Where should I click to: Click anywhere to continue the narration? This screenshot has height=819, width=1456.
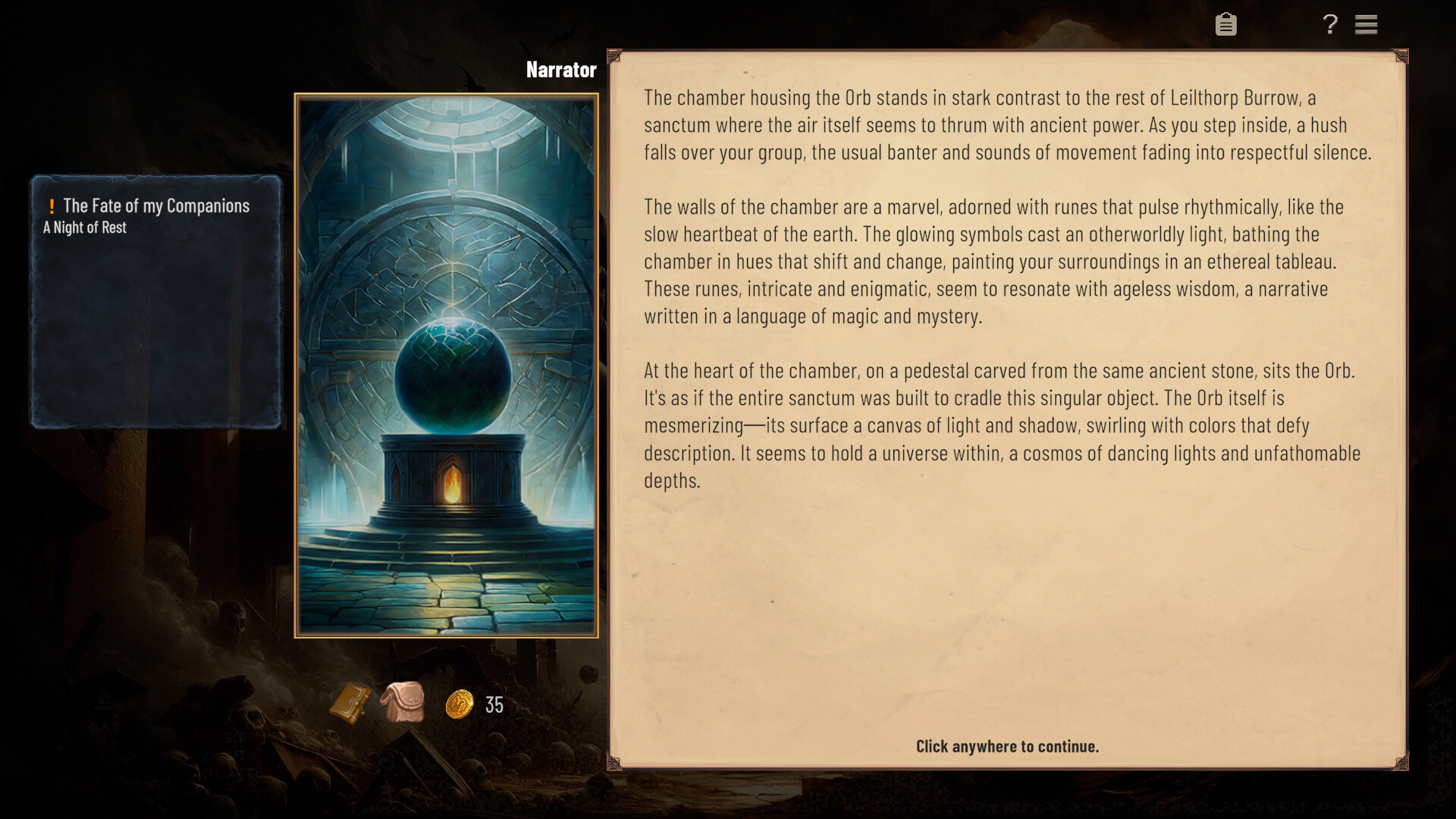point(1006,746)
